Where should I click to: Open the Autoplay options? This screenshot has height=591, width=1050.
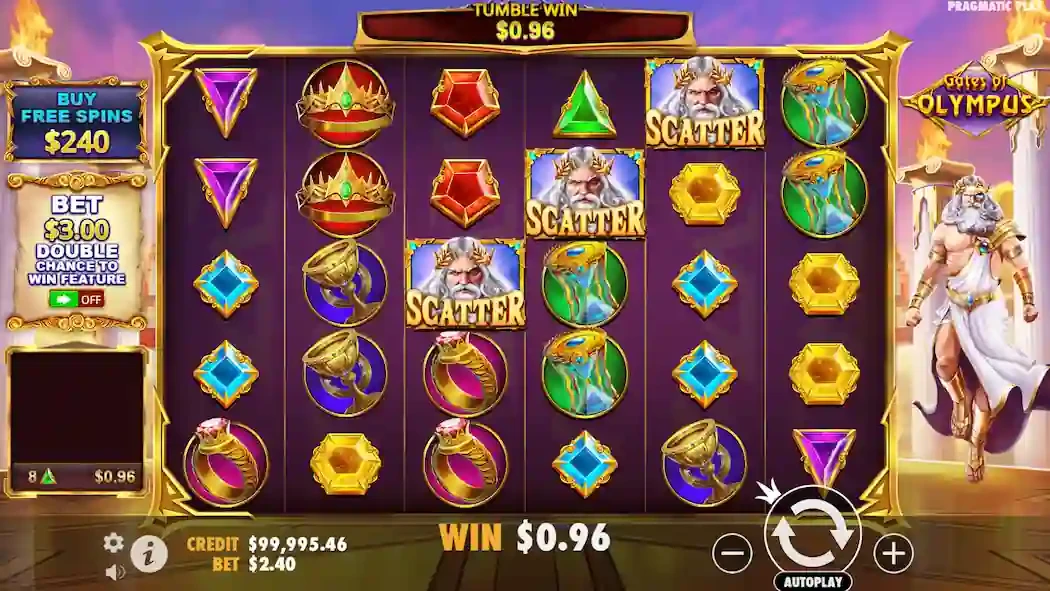coord(812,581)
